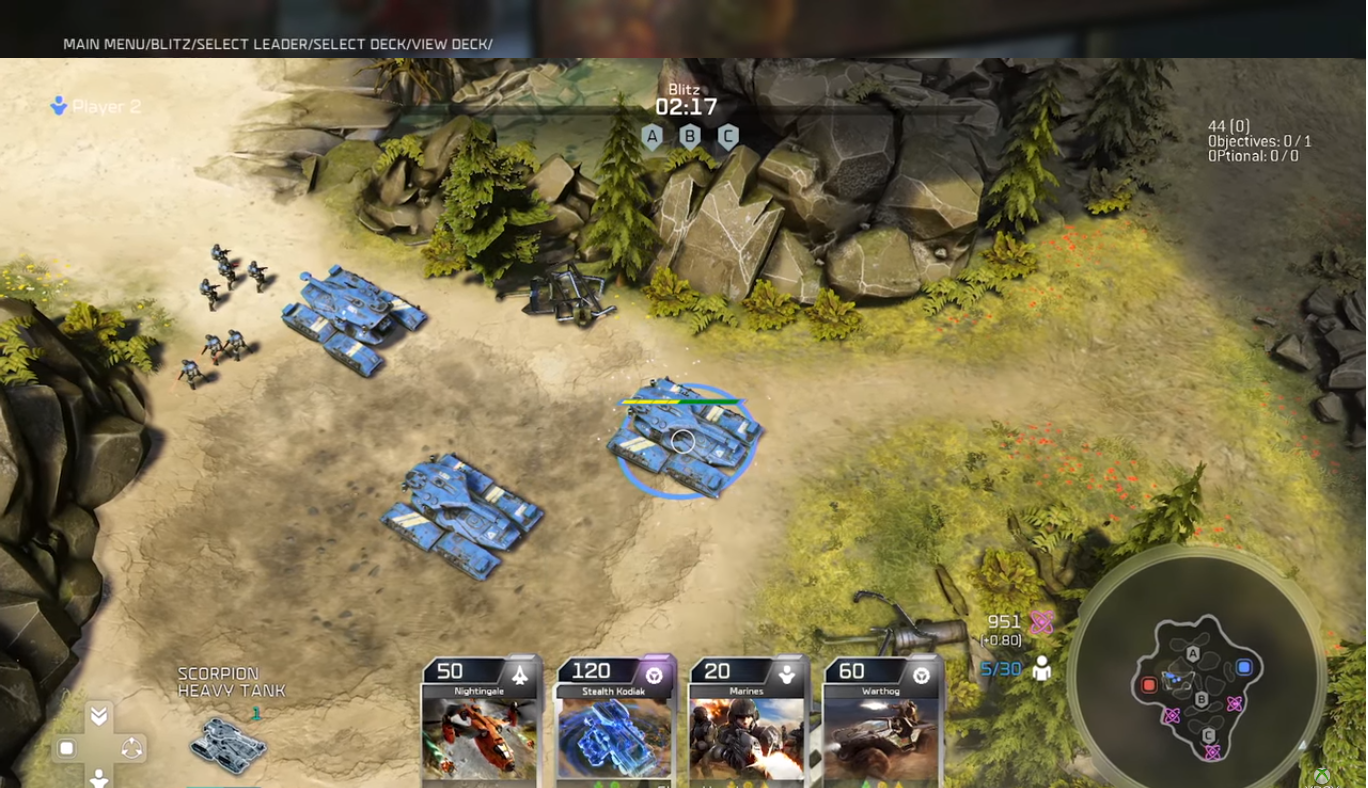
Task: Choose control point C indicator under the timer
Action: tap(728, 136)
